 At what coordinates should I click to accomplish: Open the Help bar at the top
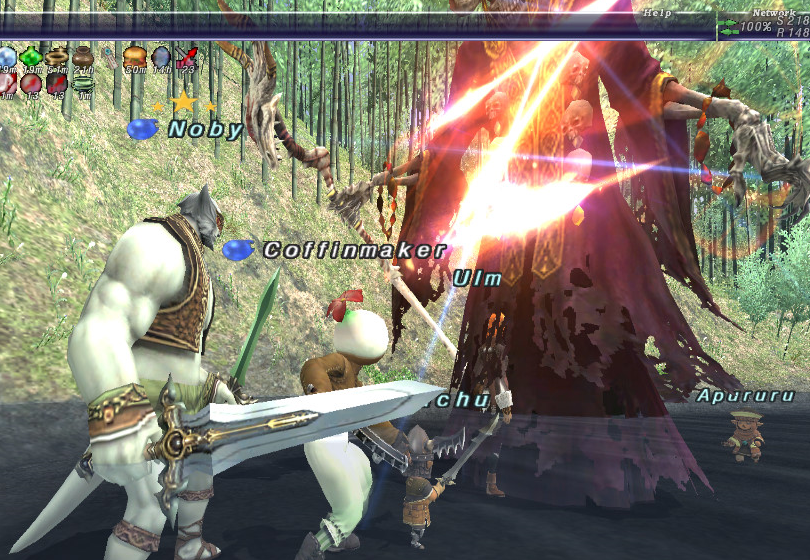click(657, 13)
